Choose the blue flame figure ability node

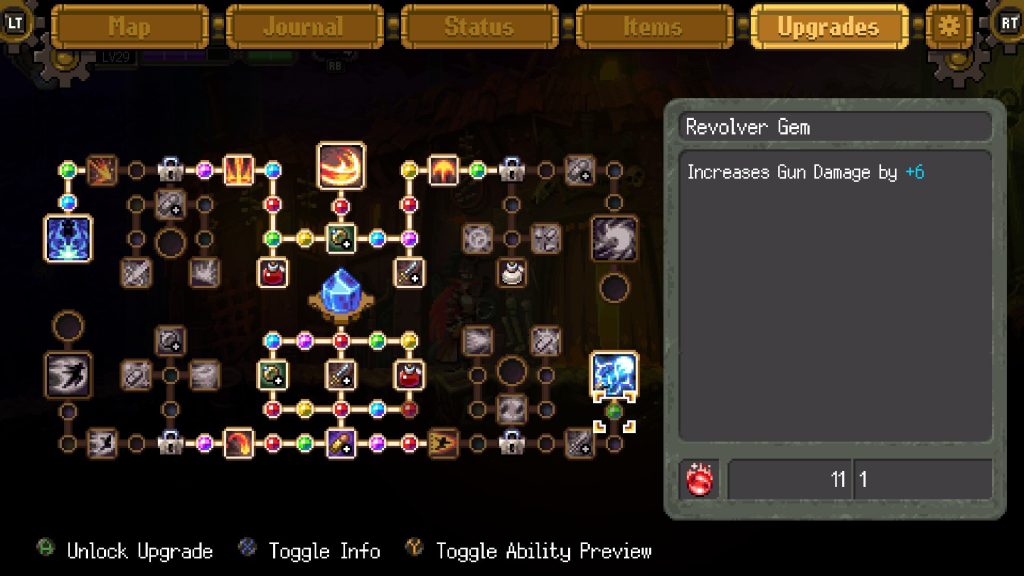tap(69, 239)
